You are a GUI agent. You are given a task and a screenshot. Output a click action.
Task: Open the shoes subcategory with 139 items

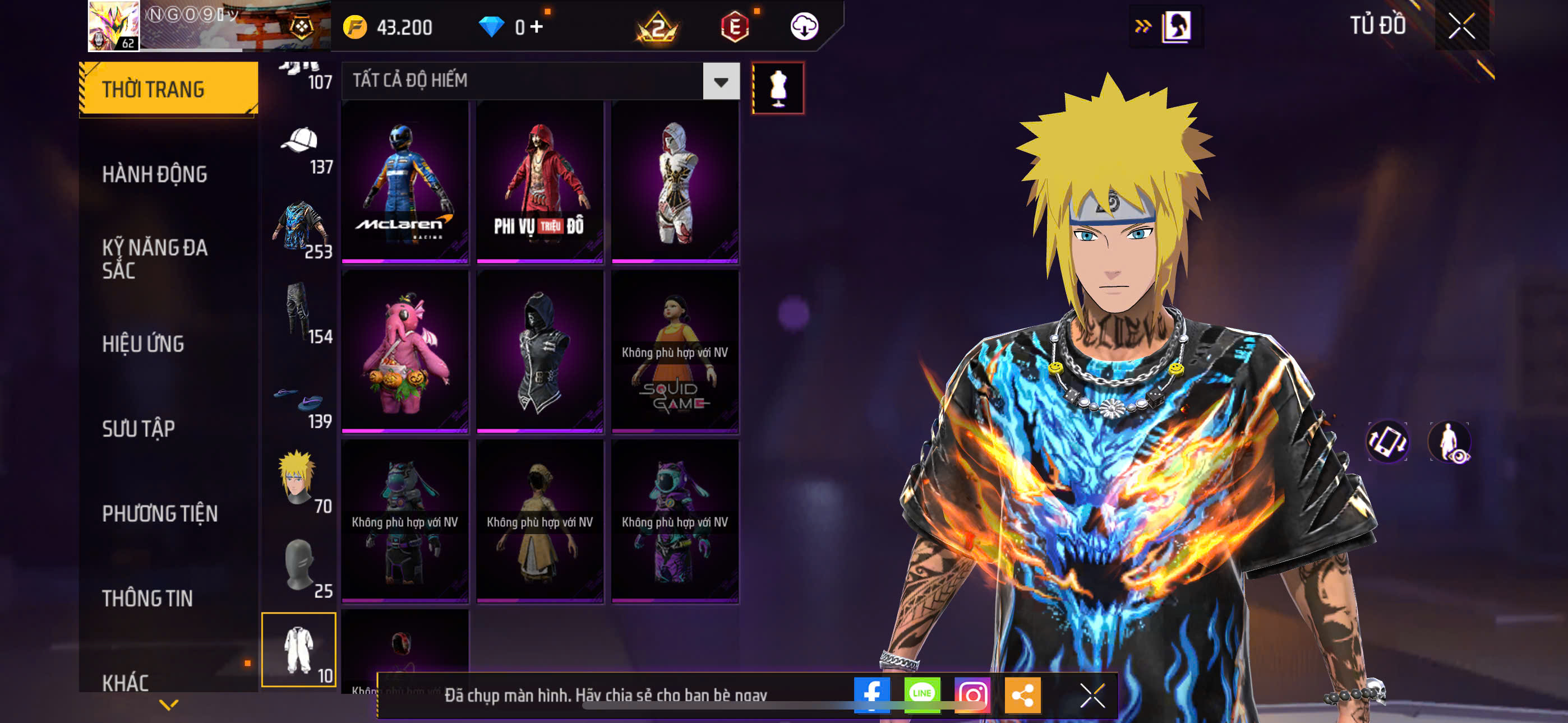pyautogui.click(x=299, y=405)
